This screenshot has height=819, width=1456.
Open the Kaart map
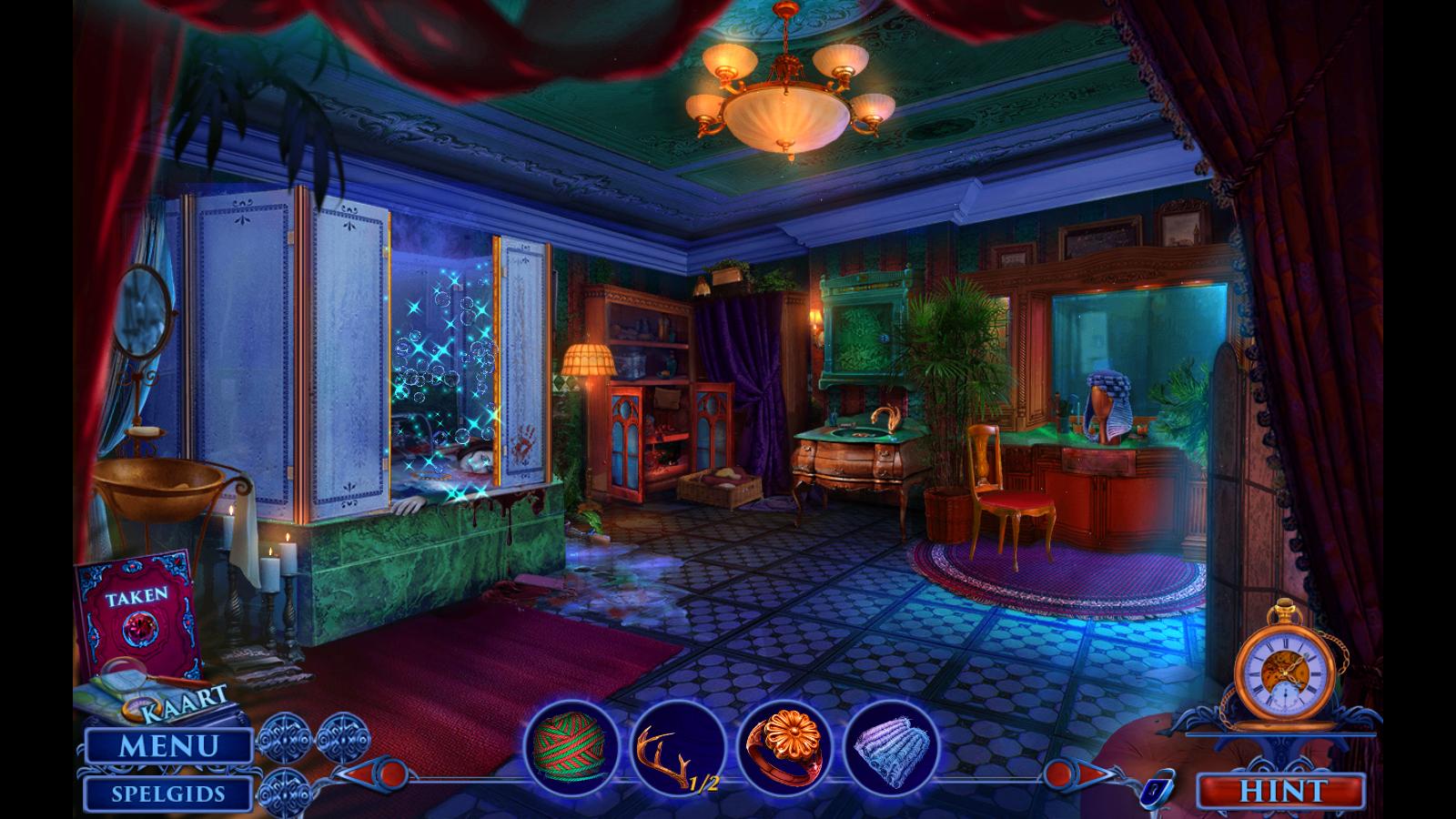coord(173,696)
